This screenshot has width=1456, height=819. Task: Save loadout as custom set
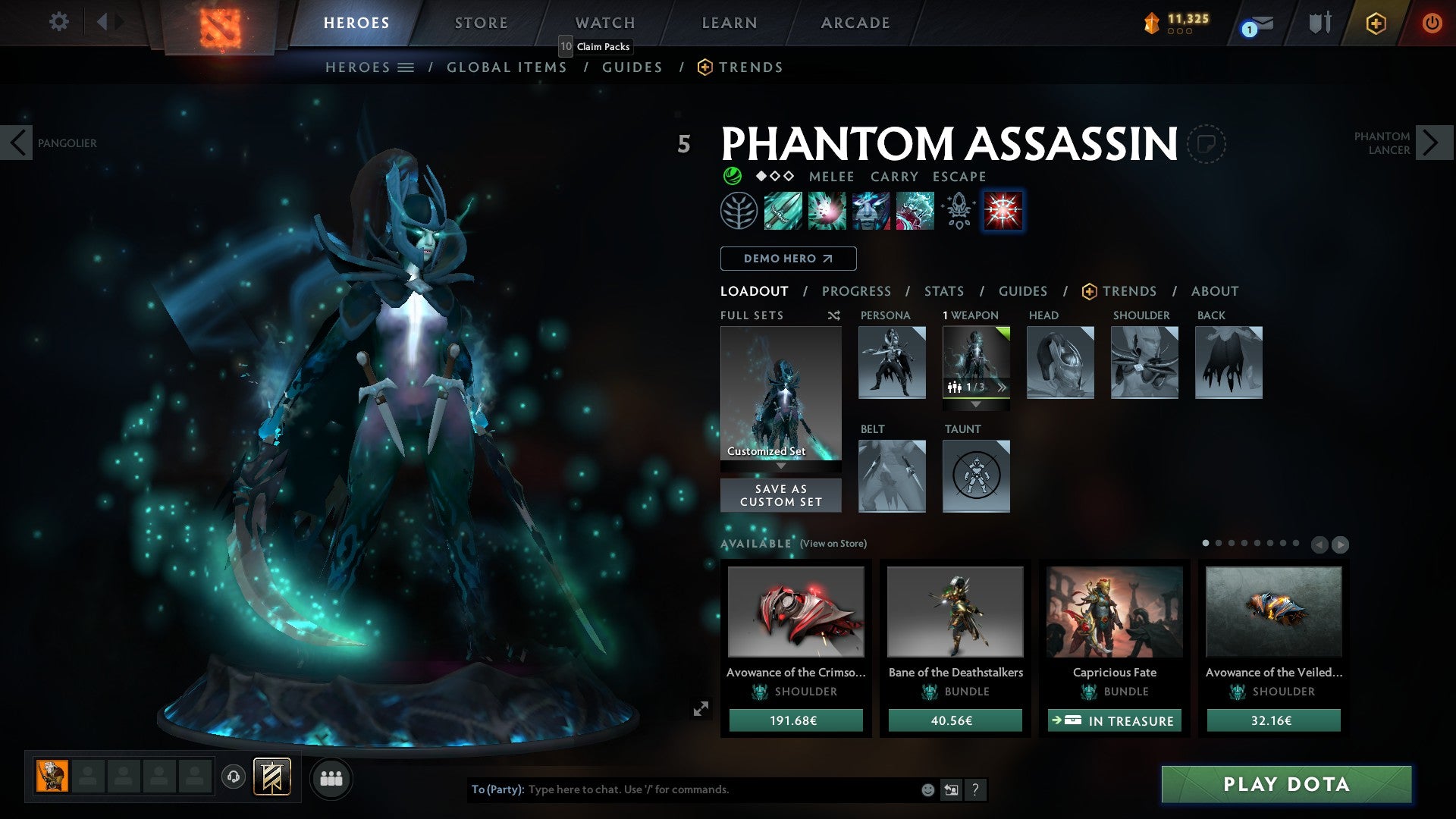pyautogui.click(x=780, y=495)
